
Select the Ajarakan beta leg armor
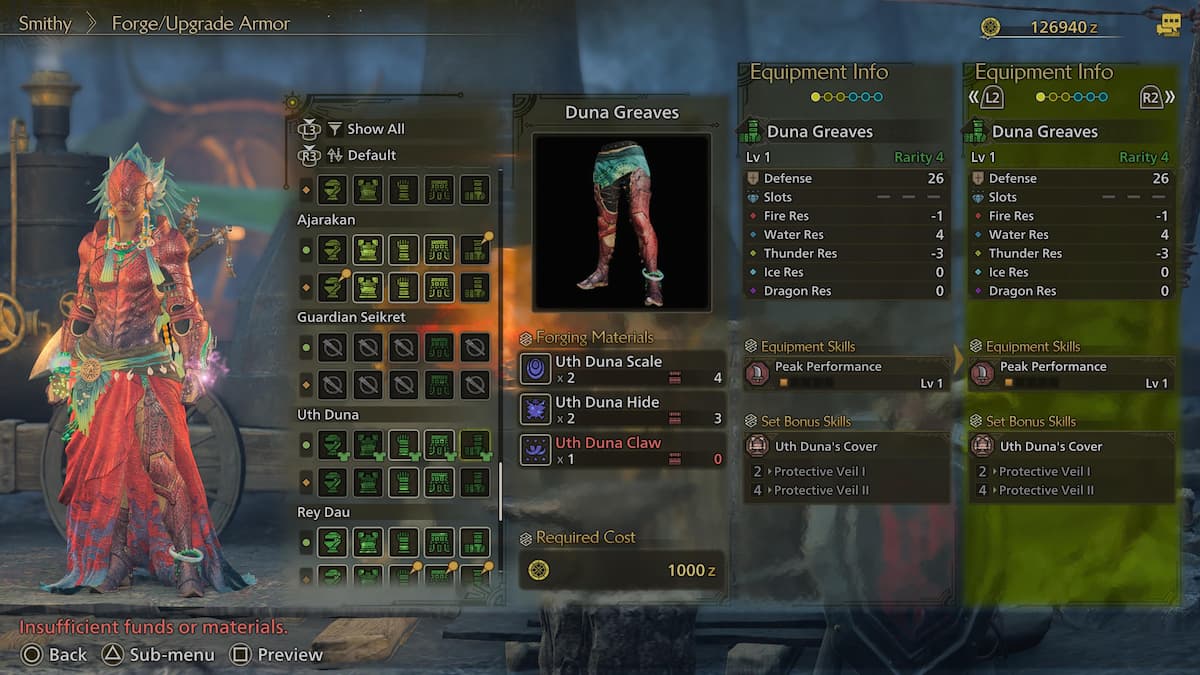[474, 288]
